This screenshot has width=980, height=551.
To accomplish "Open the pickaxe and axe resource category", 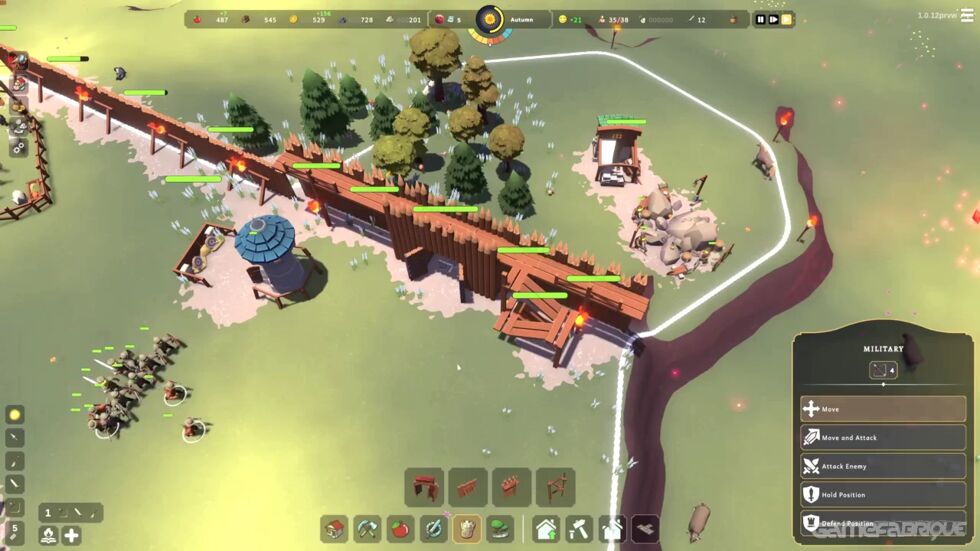I will pyautogui.click(x=368, y=528).
